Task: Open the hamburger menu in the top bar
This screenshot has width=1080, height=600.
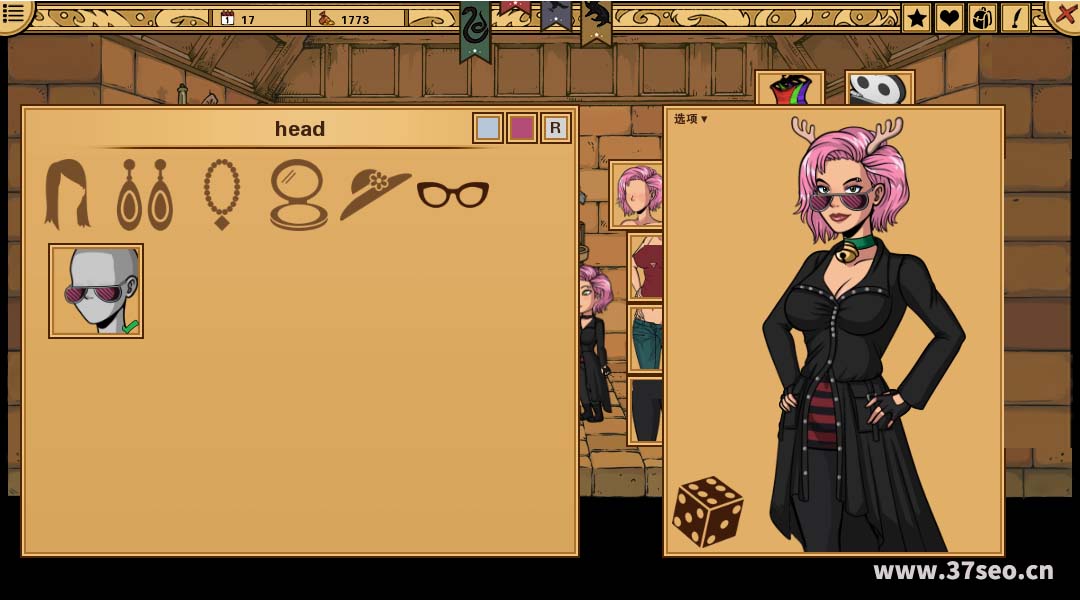Action: point(14,12)
